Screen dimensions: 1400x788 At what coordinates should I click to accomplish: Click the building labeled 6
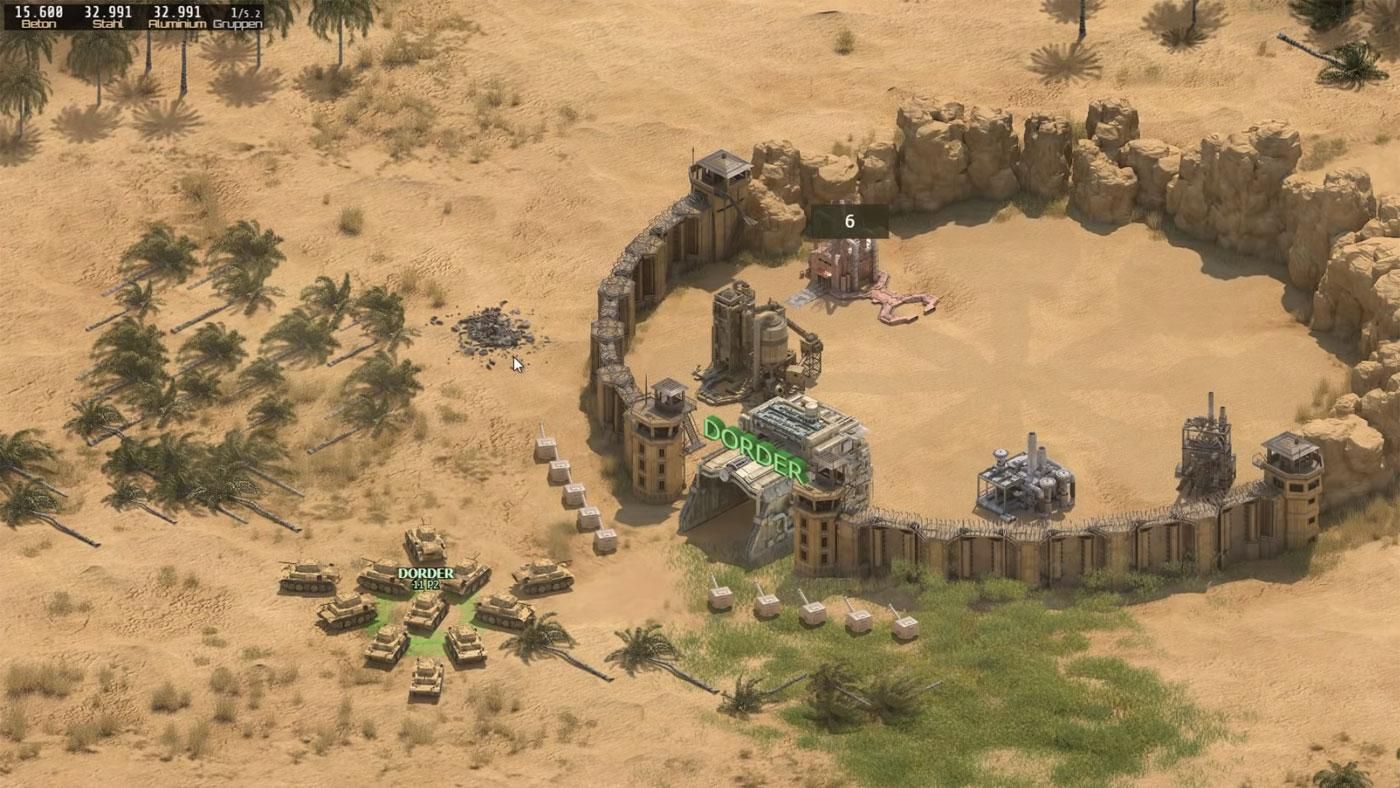[845, 265]
